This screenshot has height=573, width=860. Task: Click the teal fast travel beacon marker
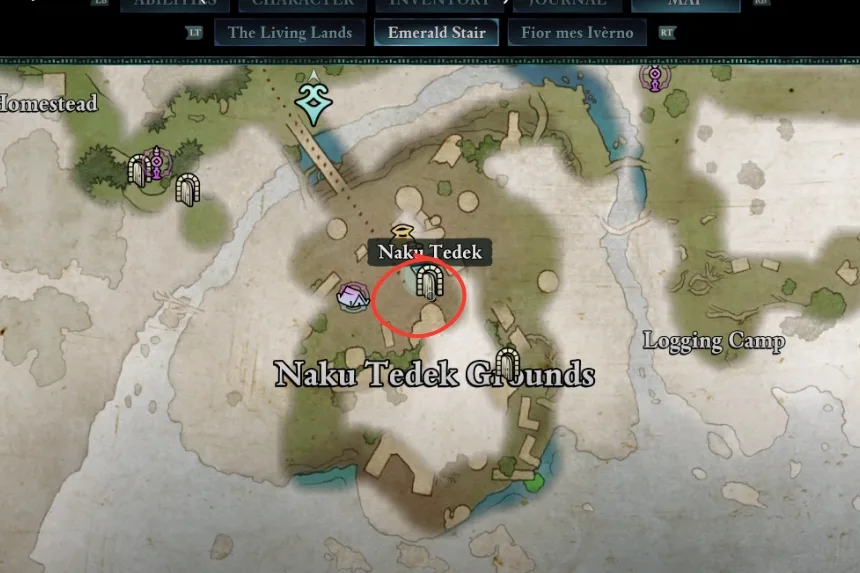[x=314, y=102]
